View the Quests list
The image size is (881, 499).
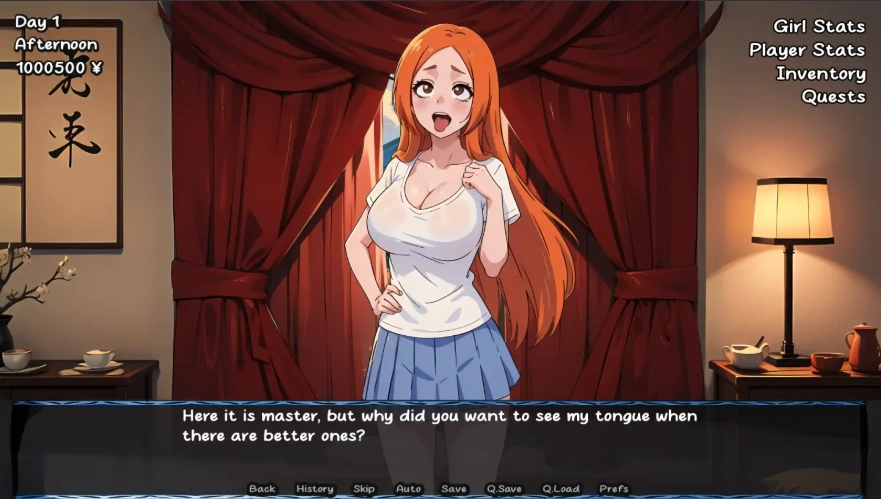pyautogui.click(x=832, y=96)
